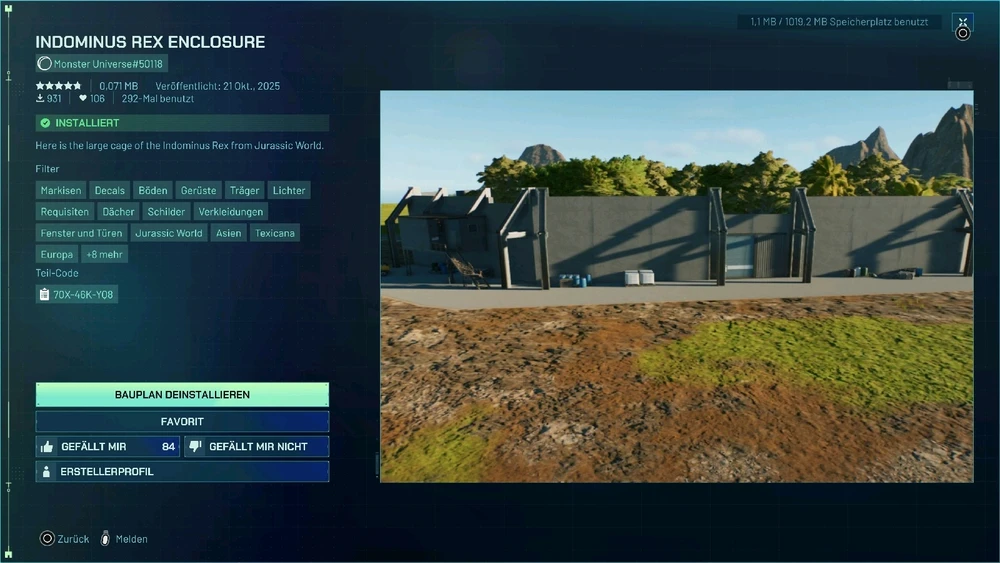
Task: Choose the Lichter filter tag
Action: [x=289, y=190]
